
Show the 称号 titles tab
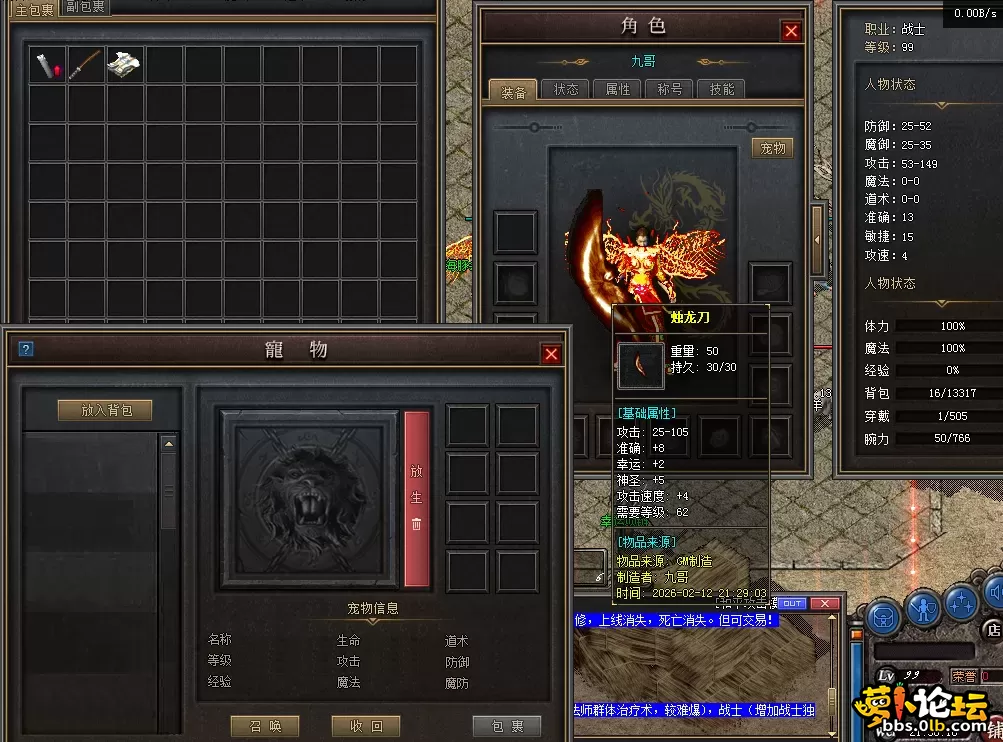click(670, 90)
